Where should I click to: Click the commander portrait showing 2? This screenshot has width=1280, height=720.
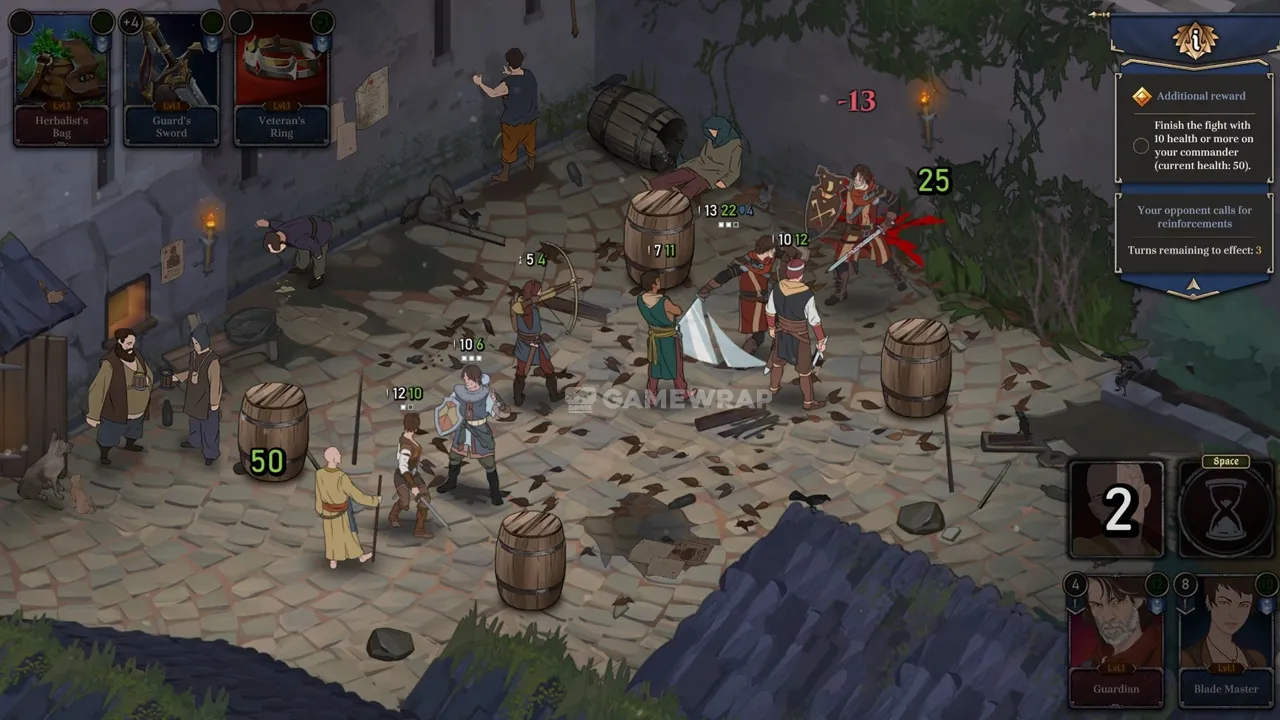click(x=1117, y=510)
